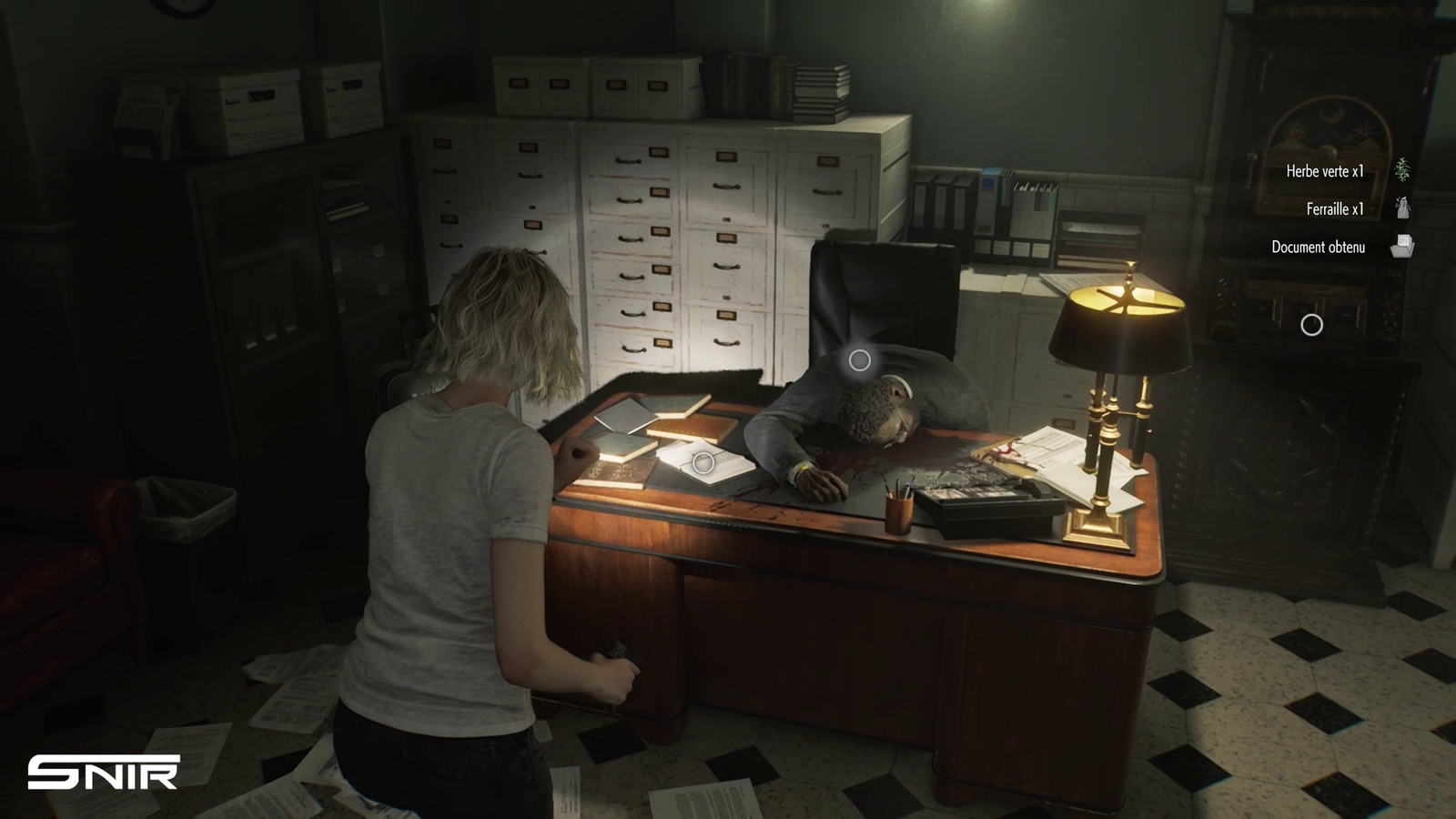Screen dimensions: 1456x819
Task: Activate the interaction marker on the grandfather clock
Action: coord(1311,325)
